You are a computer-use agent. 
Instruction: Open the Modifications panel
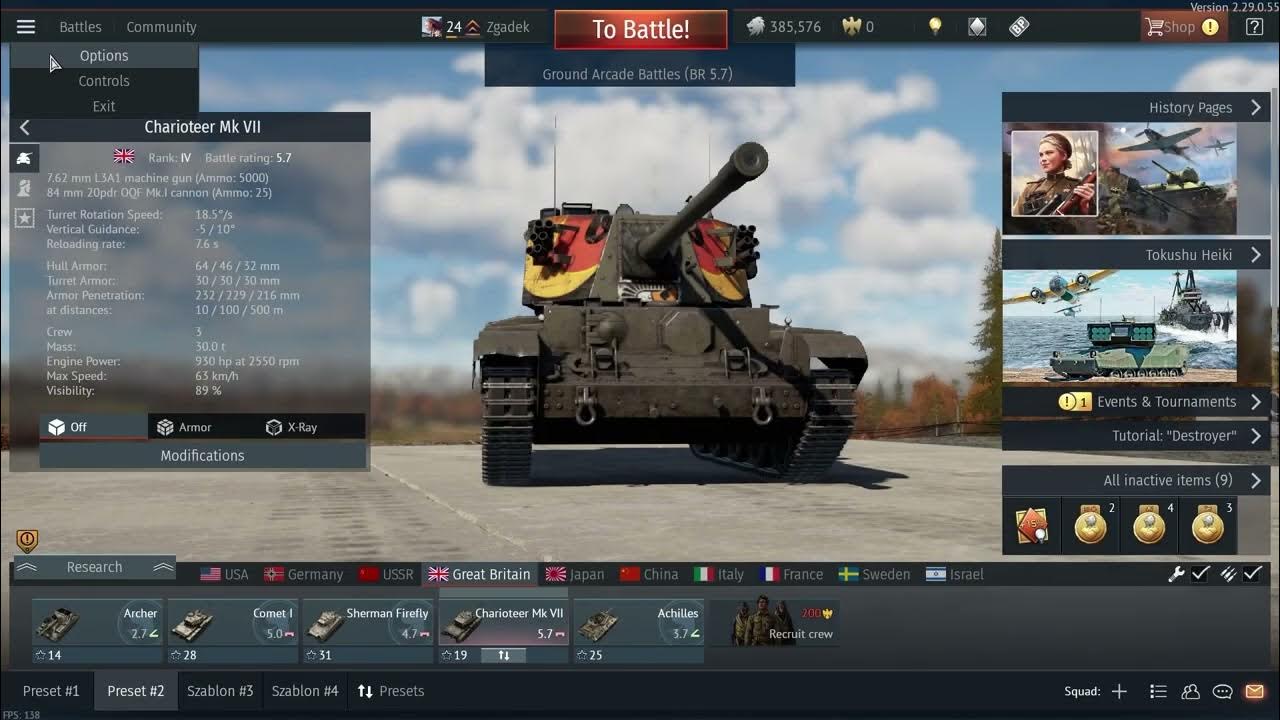[x=202, y=455]
